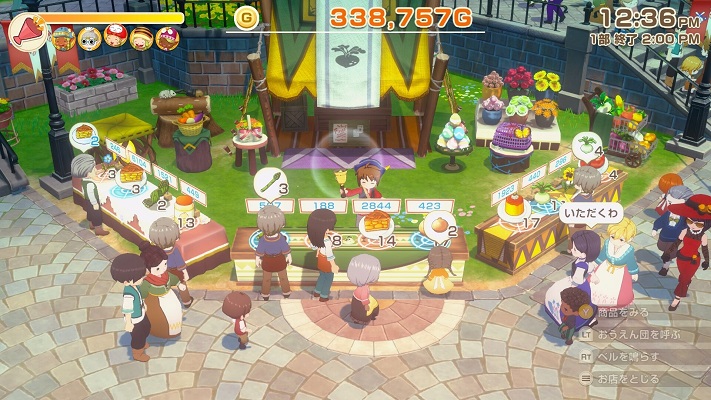
Task: Choose the blue-helmeted cheer squad portrait
Action: tap(64, 38)
